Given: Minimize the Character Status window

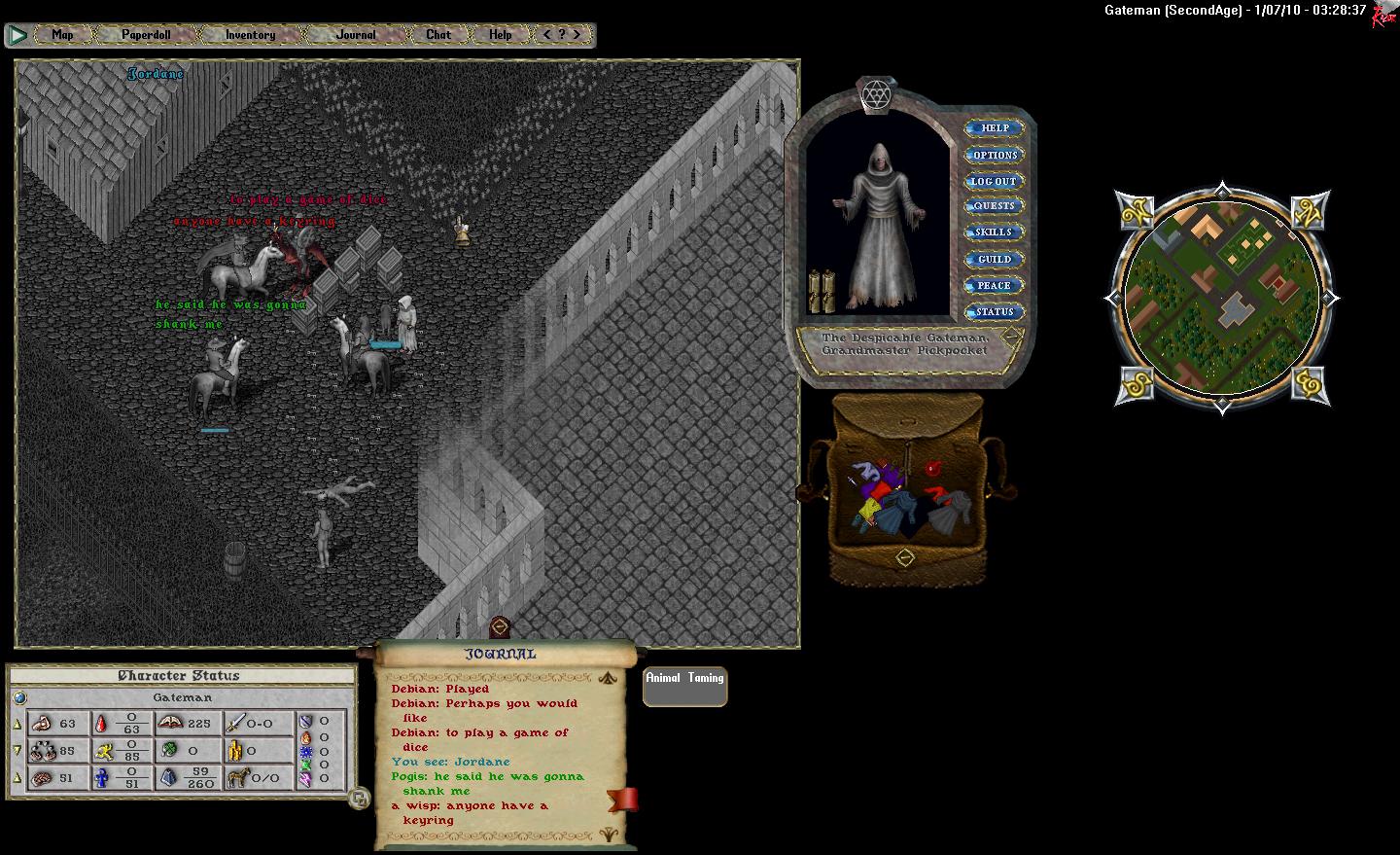Looking at the screenshot, I should [x=359, y=799].
